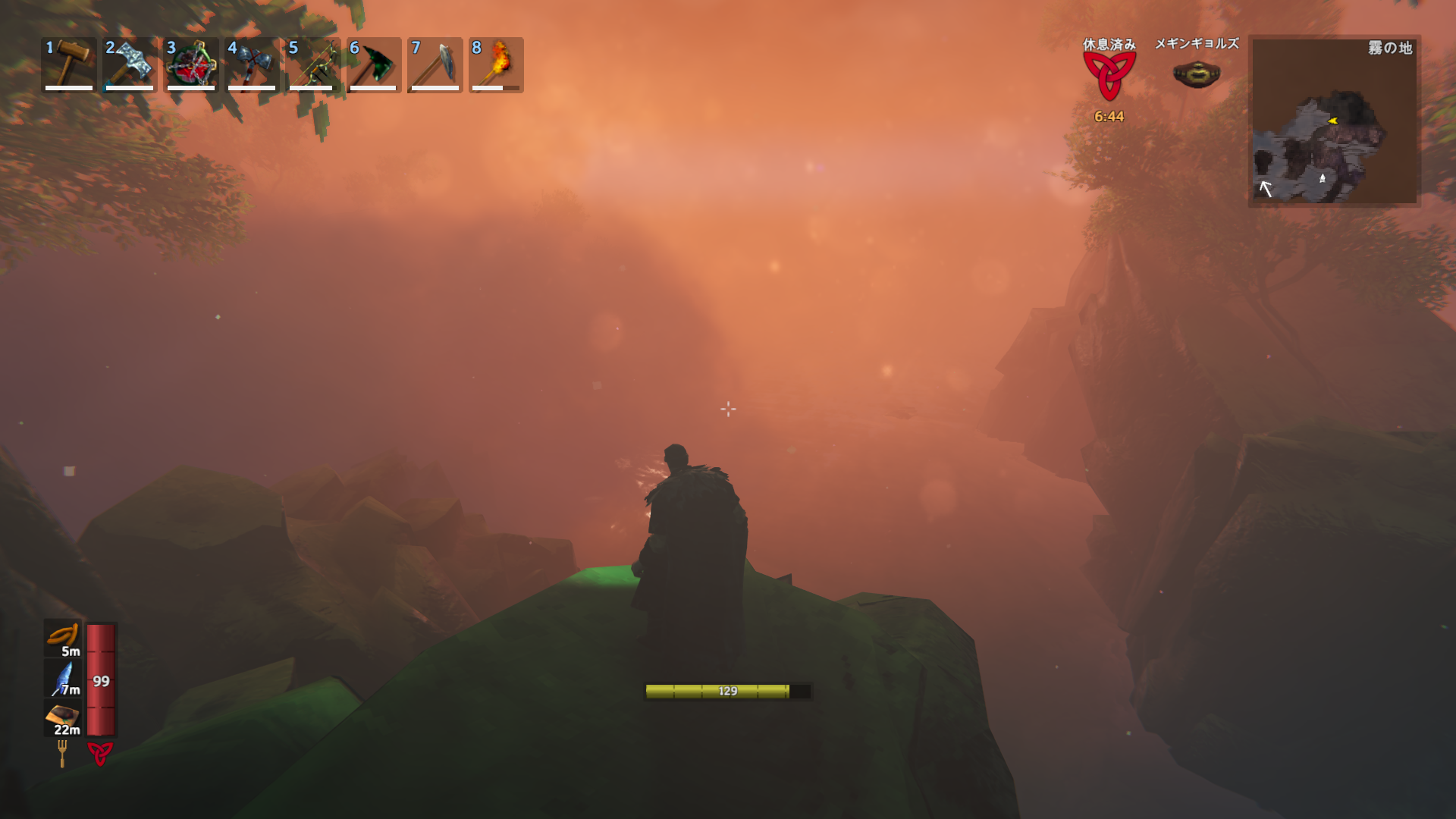Screen dimensions: 1456x819
Task: Click the golden fork food indicator
Action: [x=62, y=753]
